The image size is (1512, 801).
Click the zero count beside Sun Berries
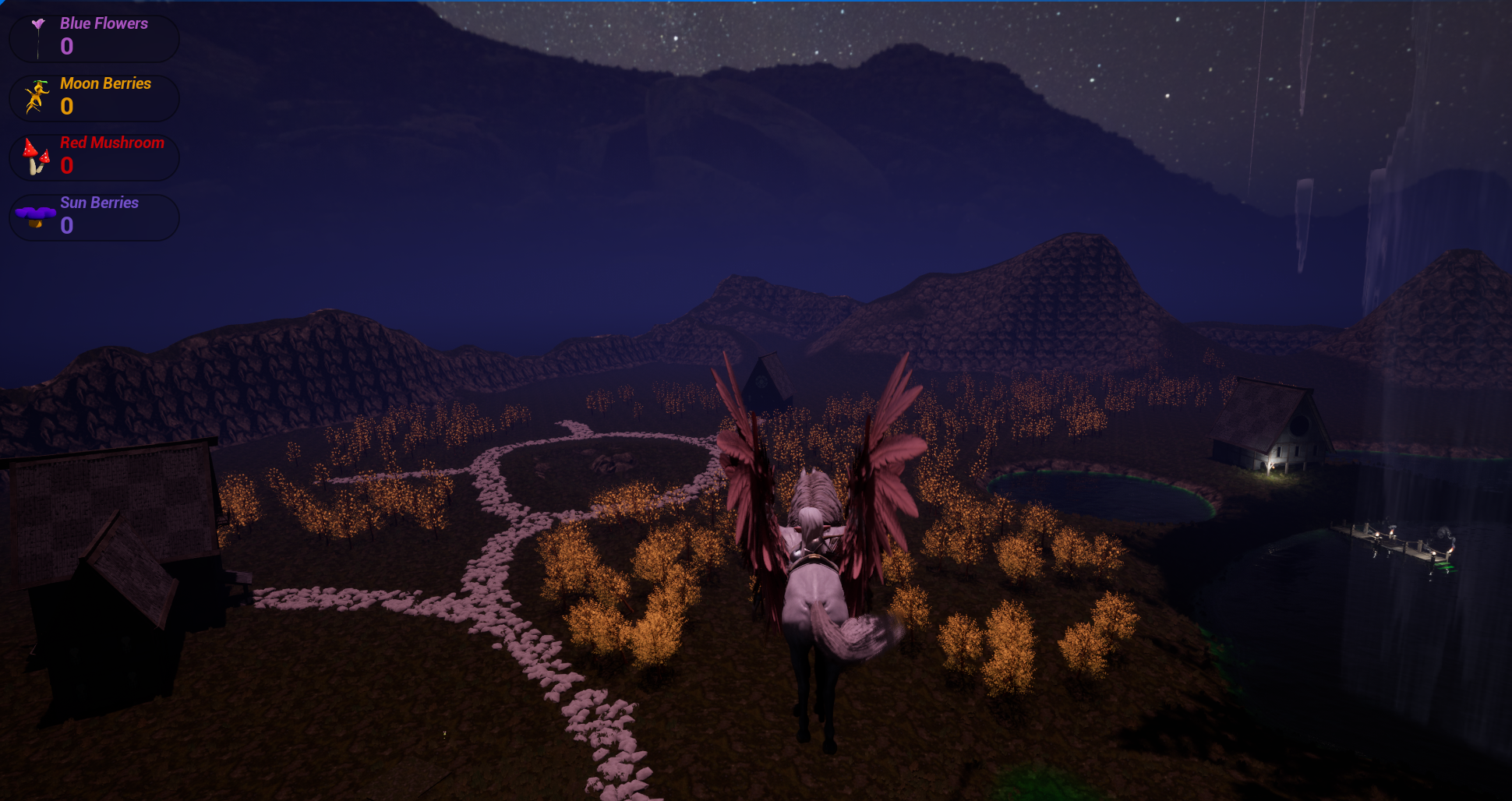67,226
